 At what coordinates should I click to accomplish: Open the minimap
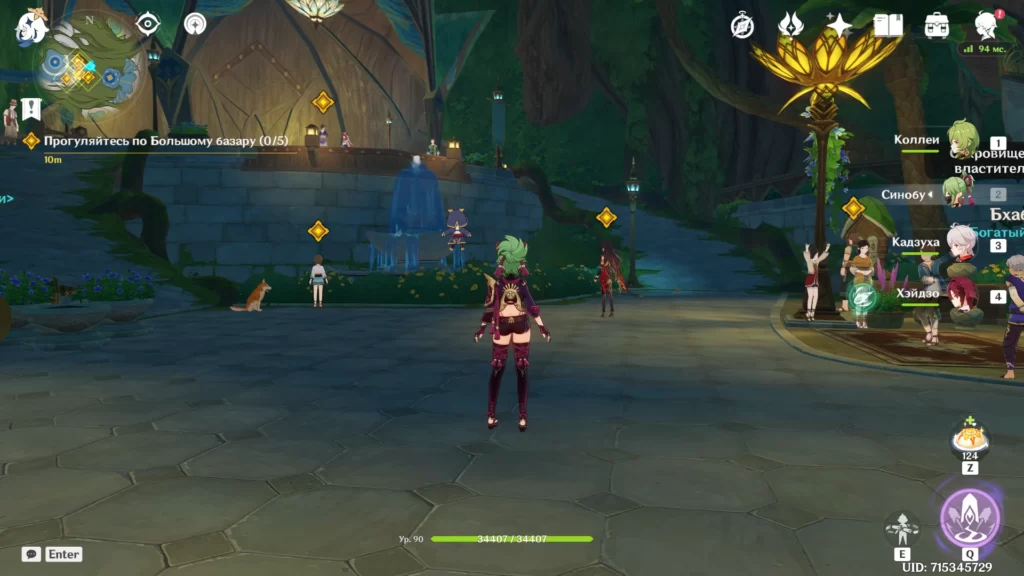(x=88, y=68)
